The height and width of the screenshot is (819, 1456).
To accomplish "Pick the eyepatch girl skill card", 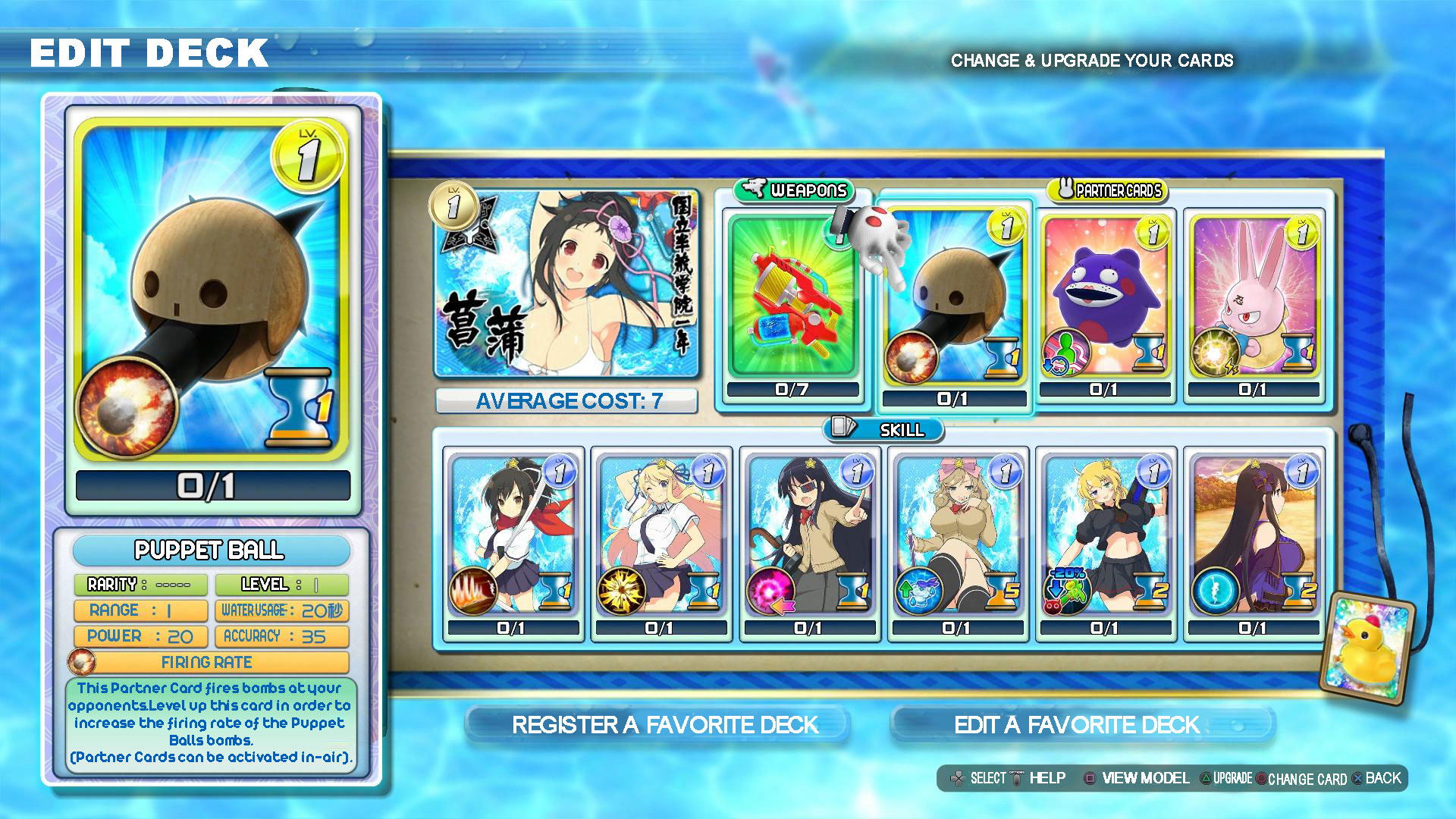I will [808, 537].
